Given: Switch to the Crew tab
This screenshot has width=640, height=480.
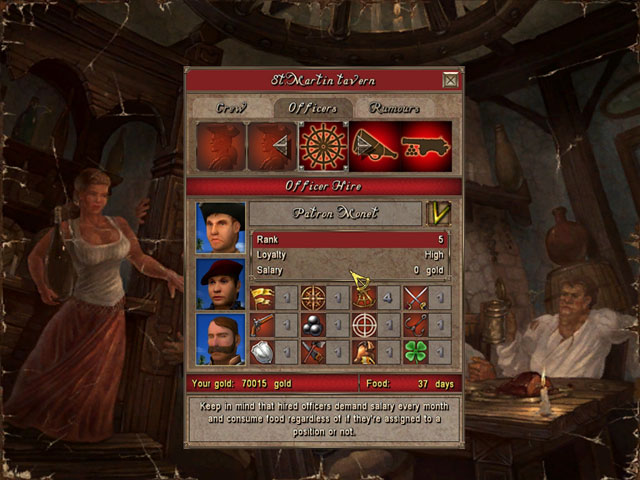Looking at the screenshot, I should [231, 107].
